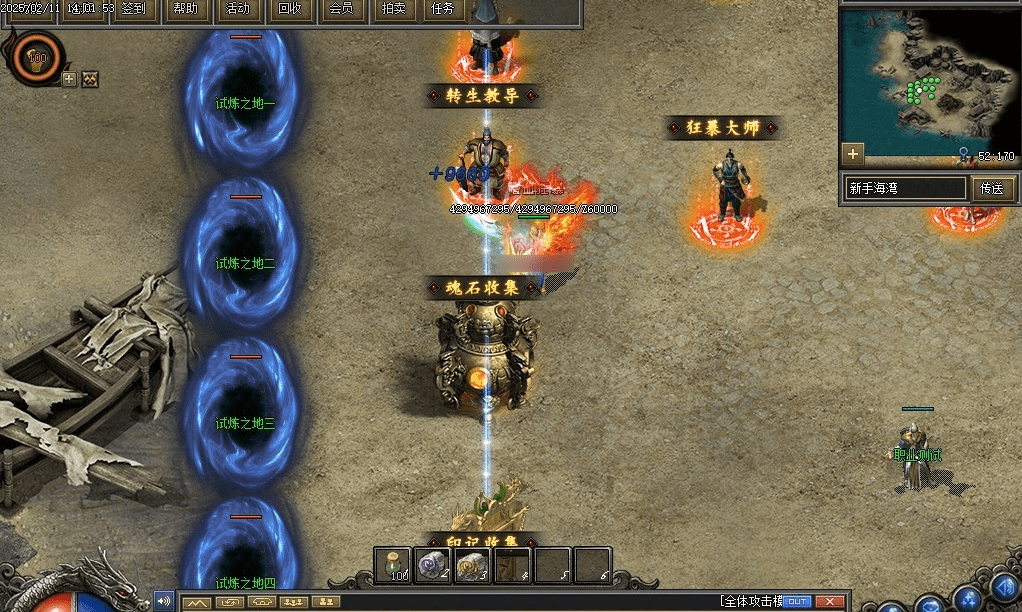Open the 任务 quest menu
Viewport: 1022px width, 612px height.
click(x=443, y=10)
